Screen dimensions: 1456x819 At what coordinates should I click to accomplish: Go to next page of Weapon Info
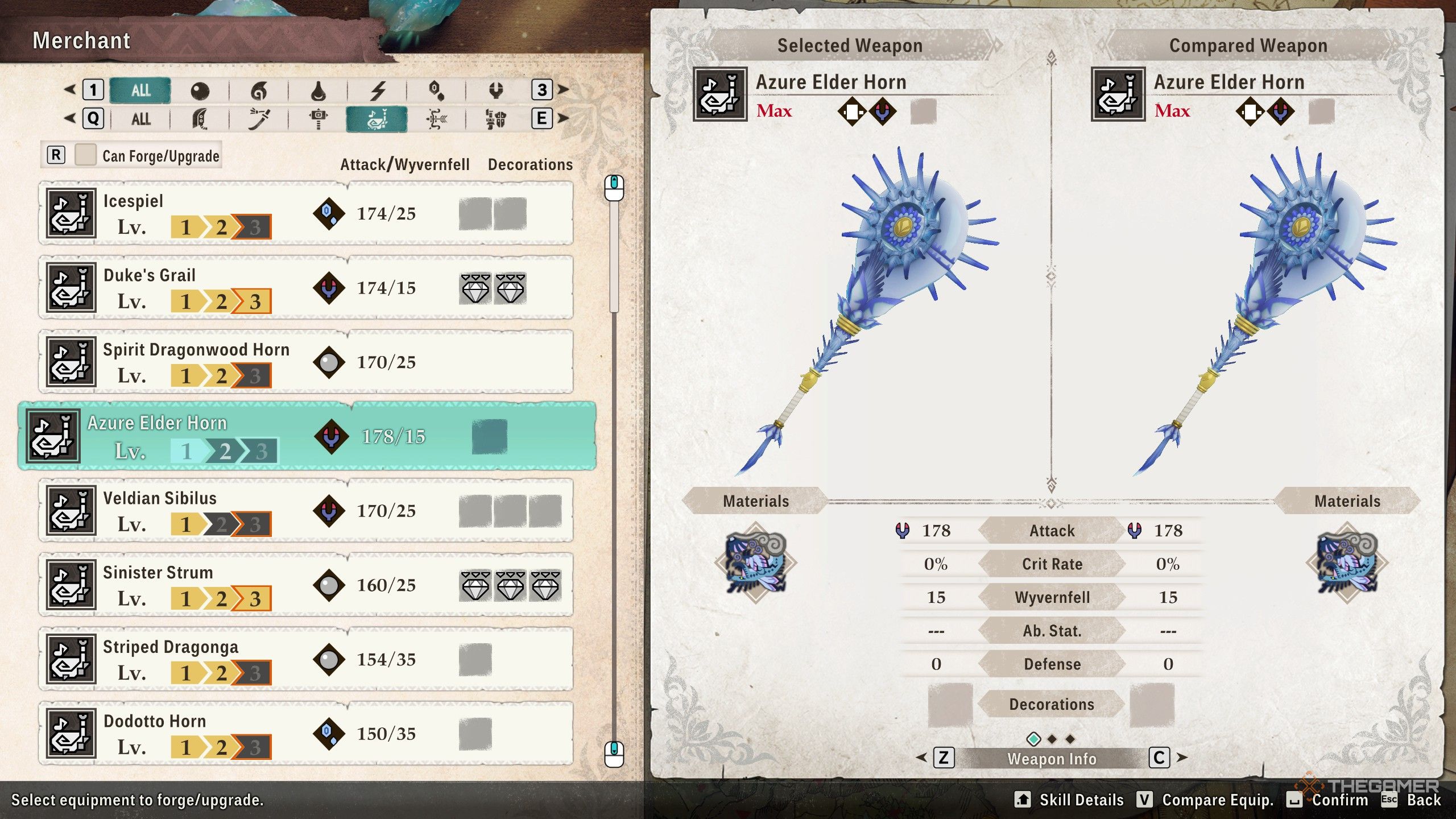point(1160,758)
